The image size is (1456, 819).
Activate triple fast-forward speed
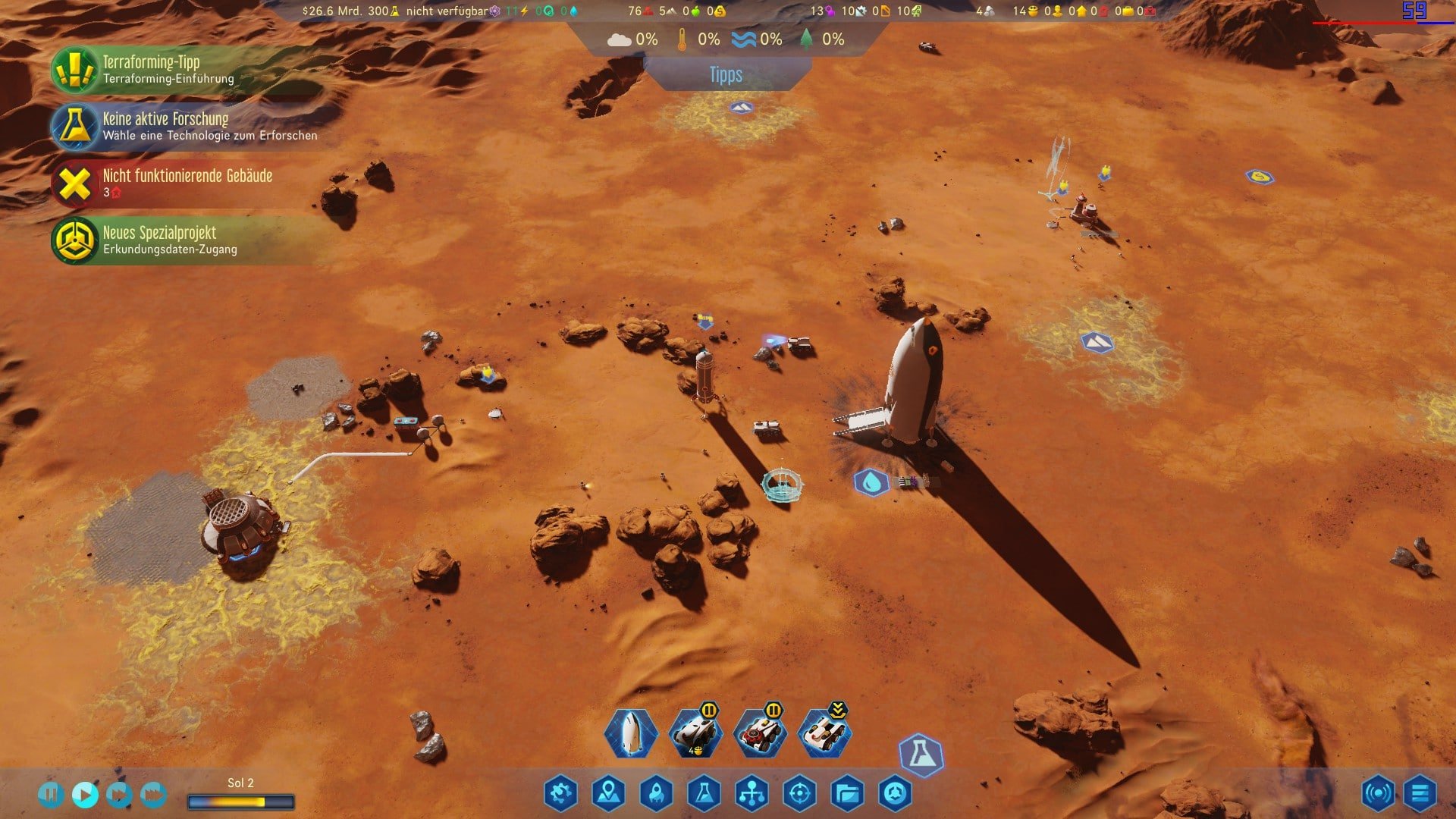coord(153,794)
